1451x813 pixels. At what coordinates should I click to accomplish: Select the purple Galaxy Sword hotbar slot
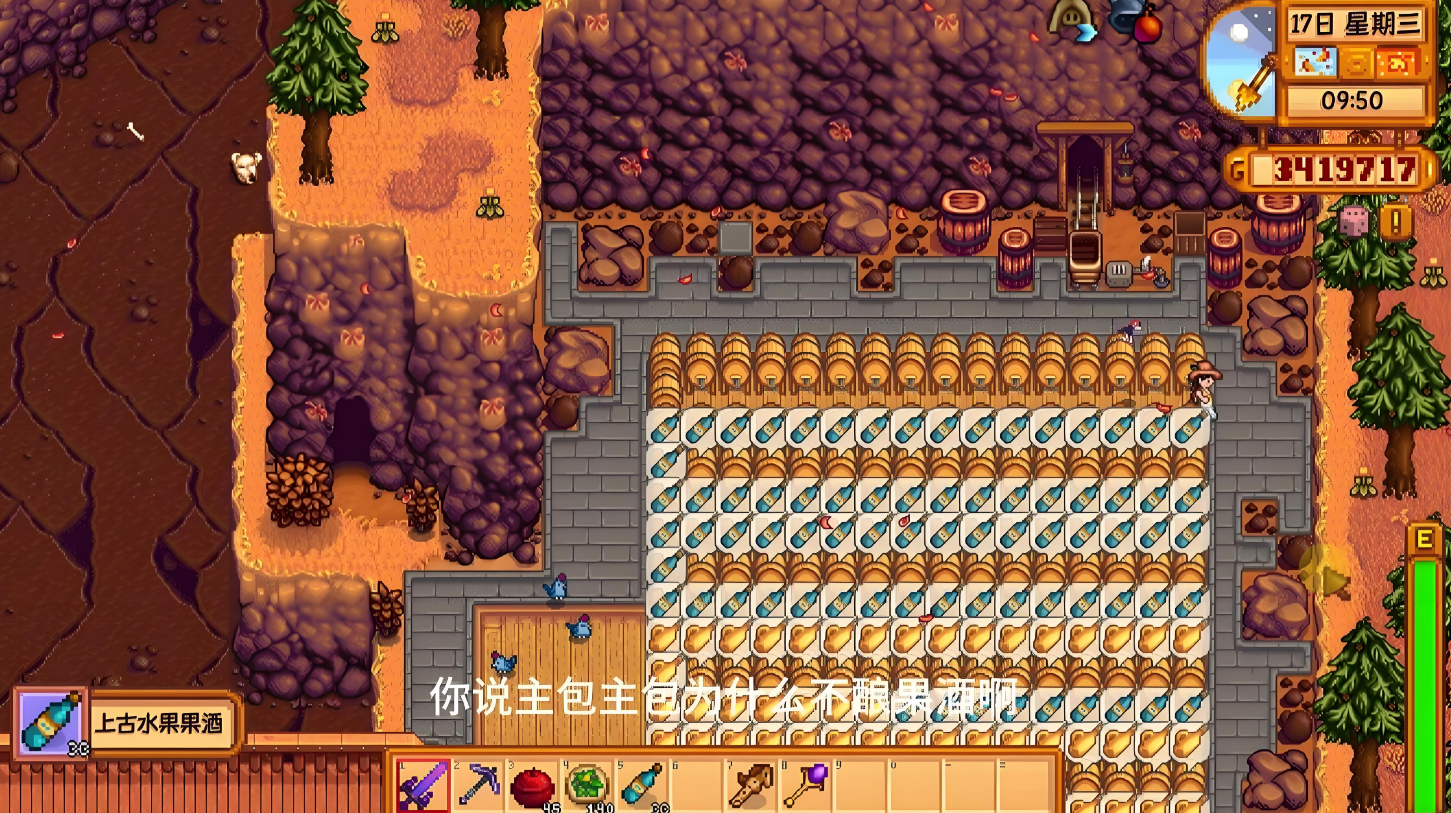[423, 785]
